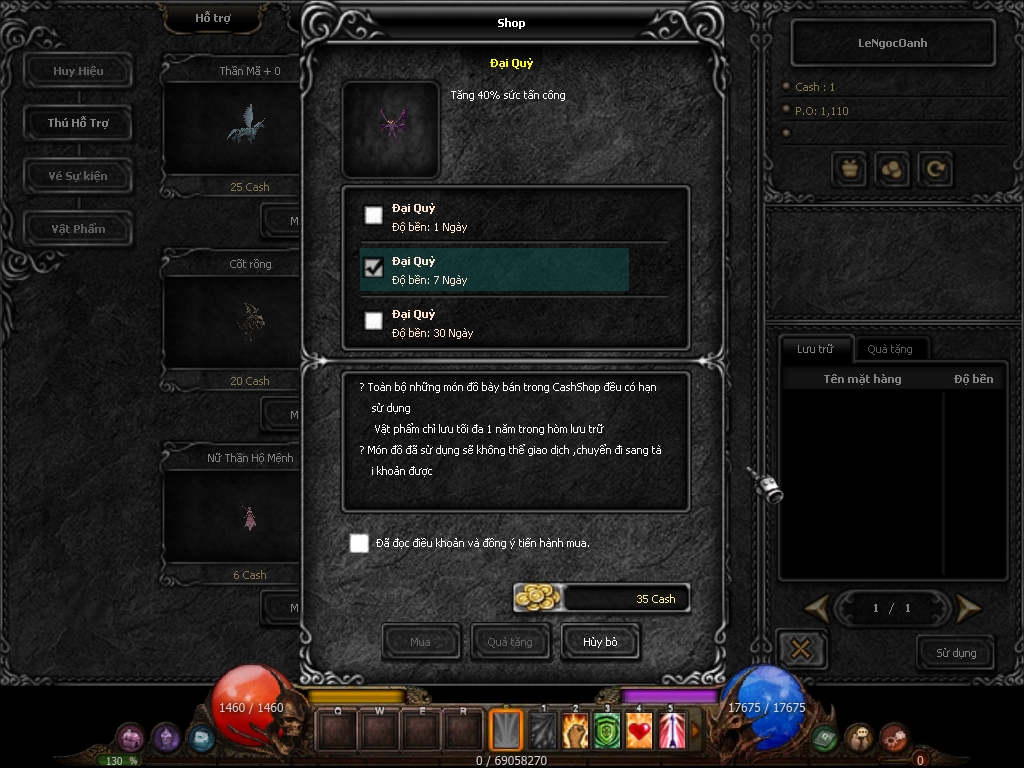The width and height of the screenshot is (1024, 768).
Task: Select the Thú Hỗ Trợ category
Action: [78, 123]
